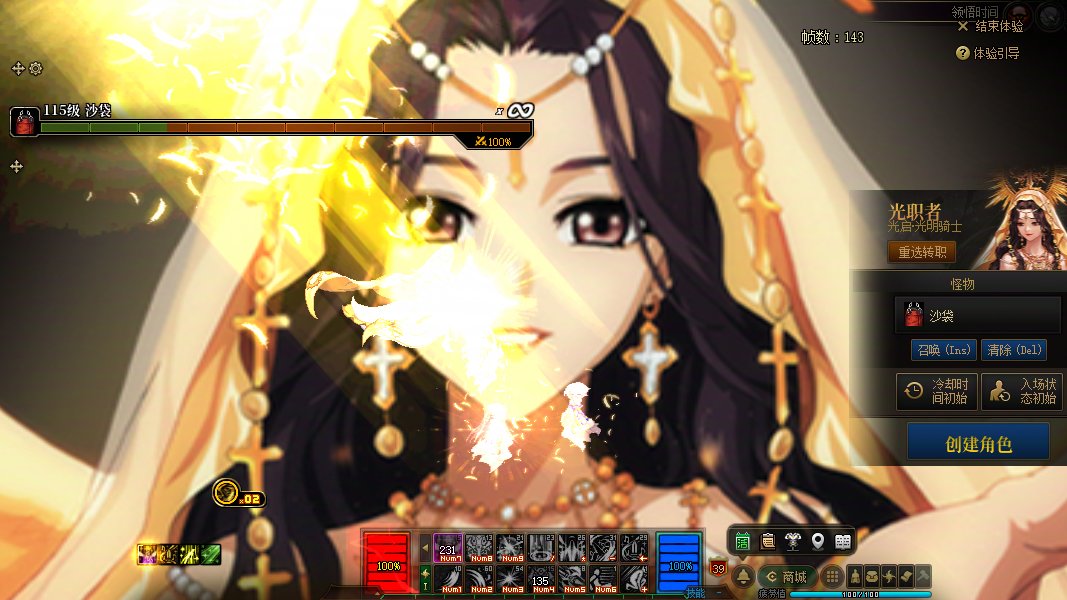Reset cooldowns with 冷却时间初始
This screenshot has width=1067, height=600.
pyautogui.click(x=935, y=391)
